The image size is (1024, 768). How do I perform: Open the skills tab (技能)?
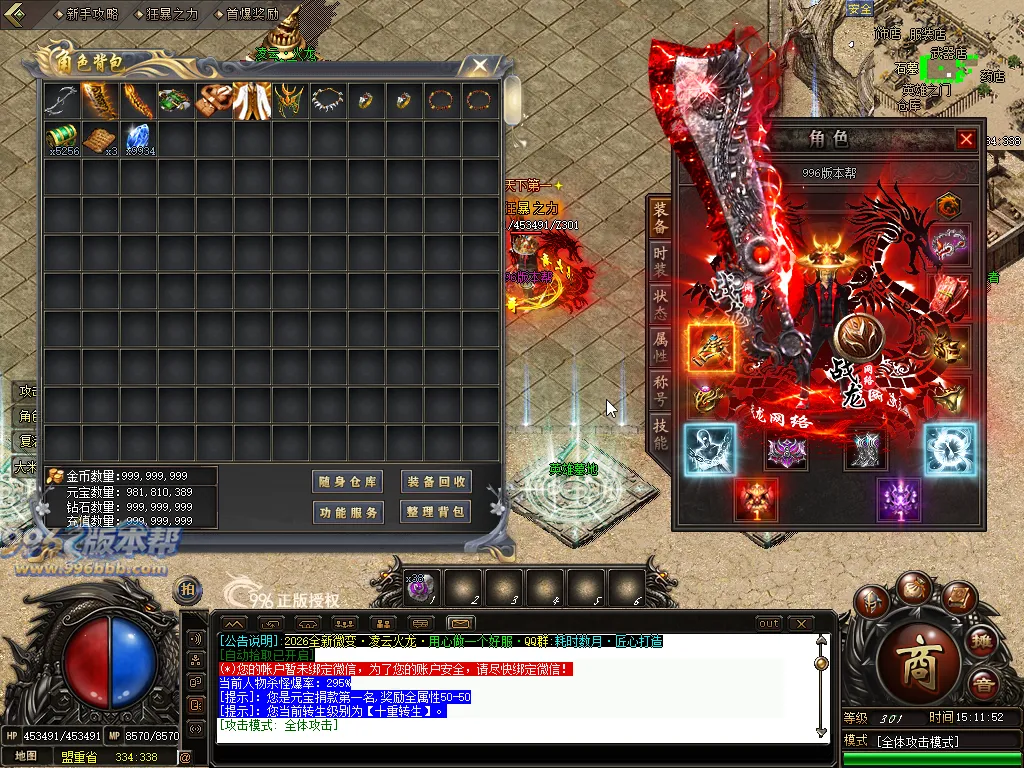point(660,431)
